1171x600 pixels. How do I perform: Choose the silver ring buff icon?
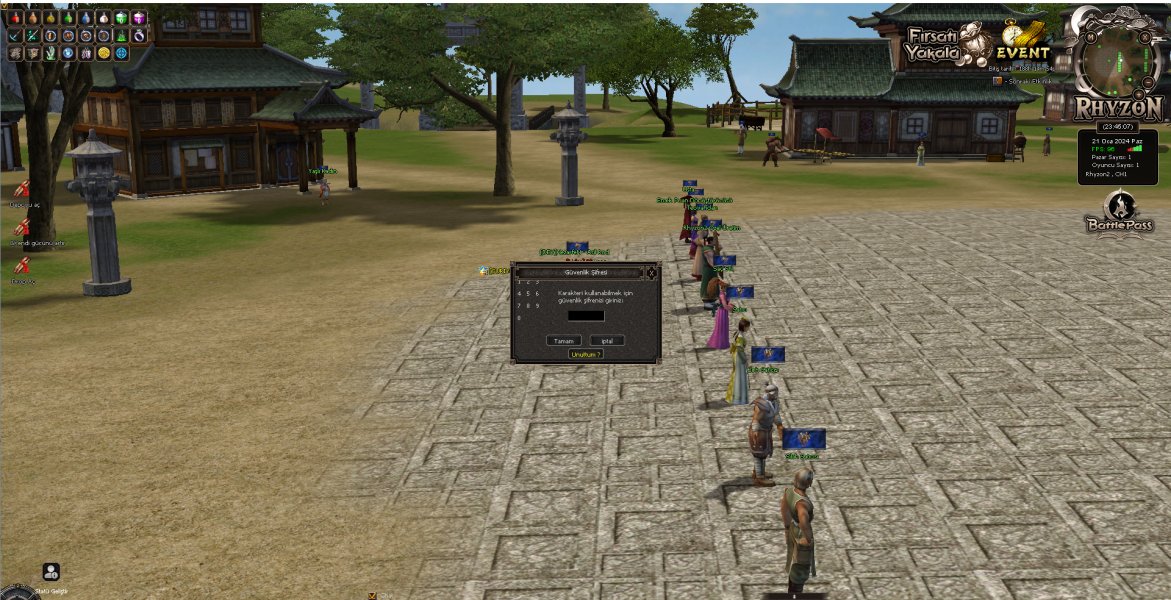coord(139,35)
